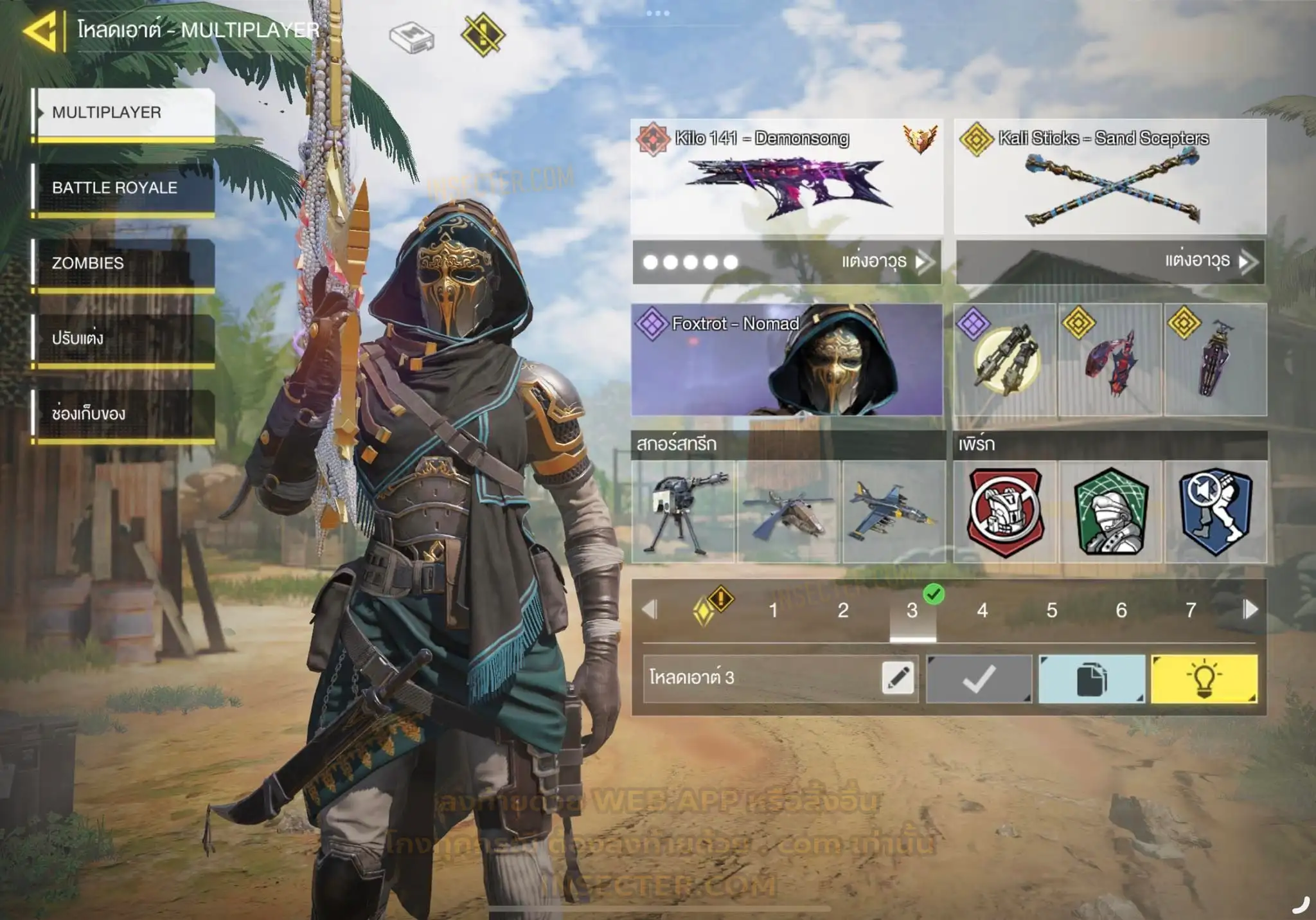Switch to loadout number 5
Screen dimensions: 1316x920
pos(1052,610)
